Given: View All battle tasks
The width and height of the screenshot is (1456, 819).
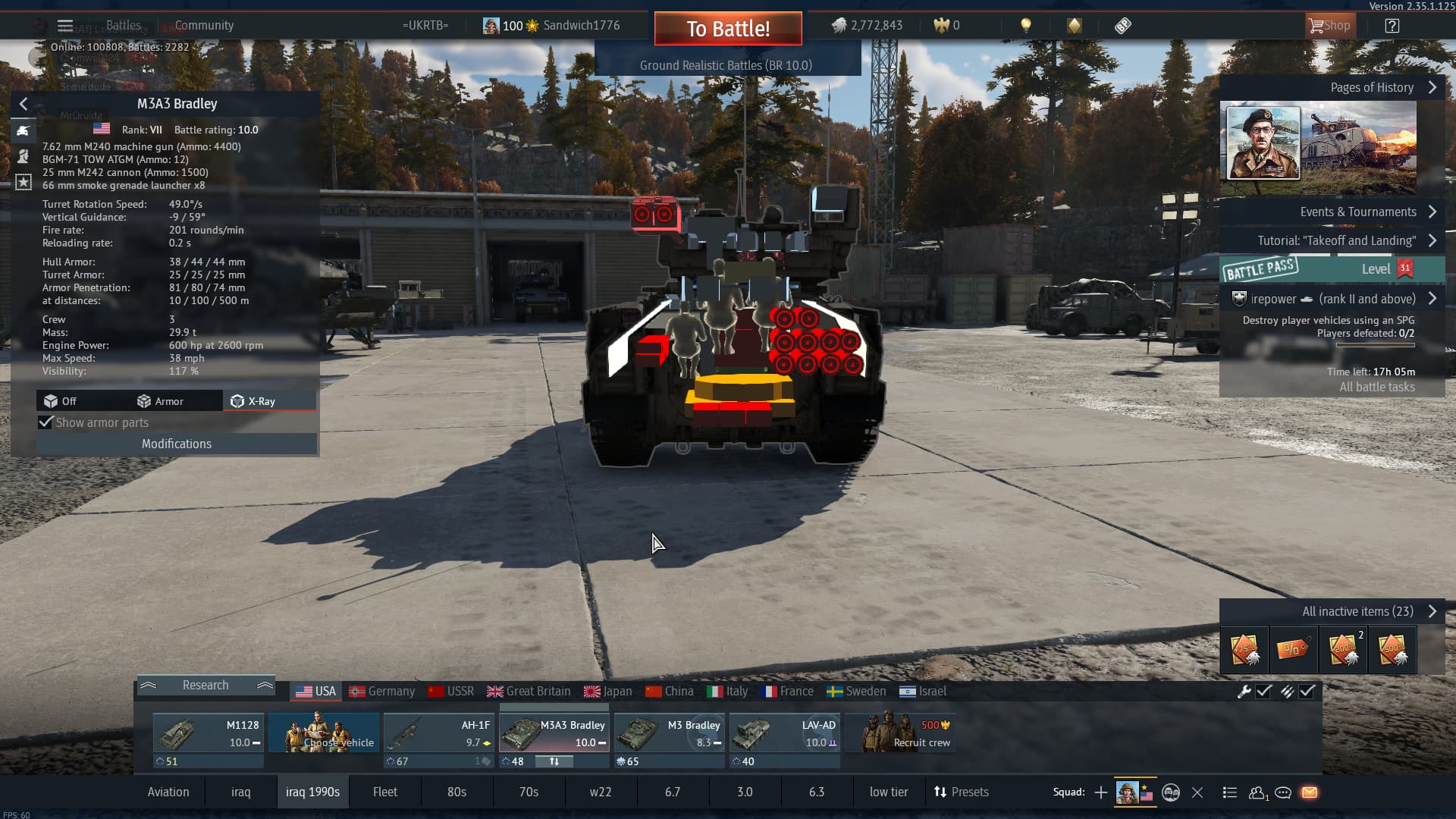Looking at the screenshot, I should [1376, 387].
